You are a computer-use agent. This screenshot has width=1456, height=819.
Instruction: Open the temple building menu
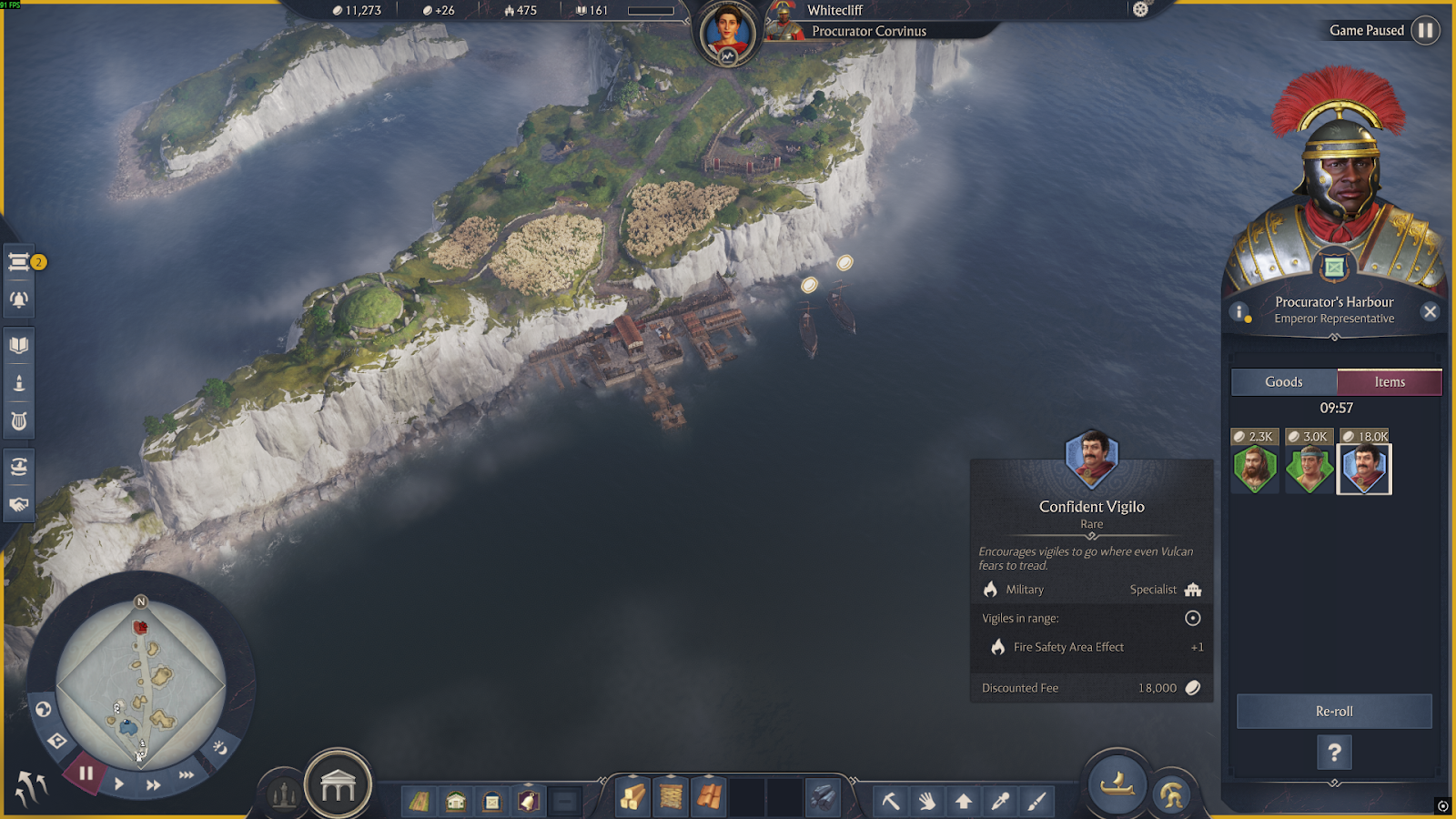[338, 785]
